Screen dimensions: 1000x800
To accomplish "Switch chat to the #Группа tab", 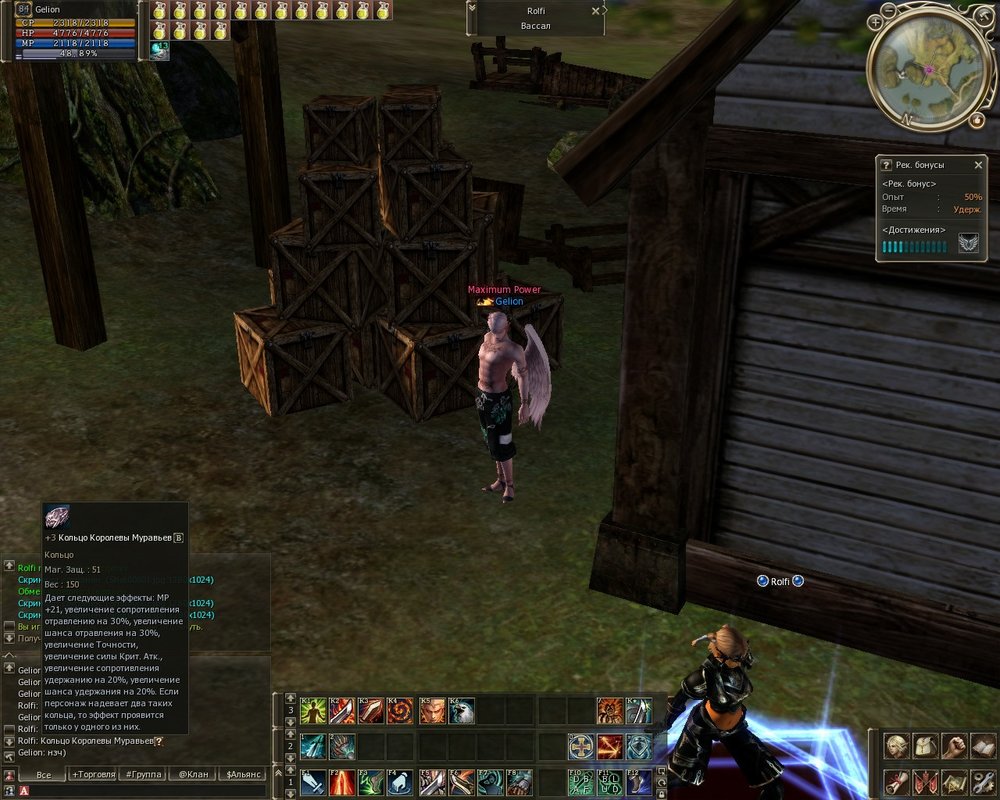I will pyautogui.click(x=144, y=774).
